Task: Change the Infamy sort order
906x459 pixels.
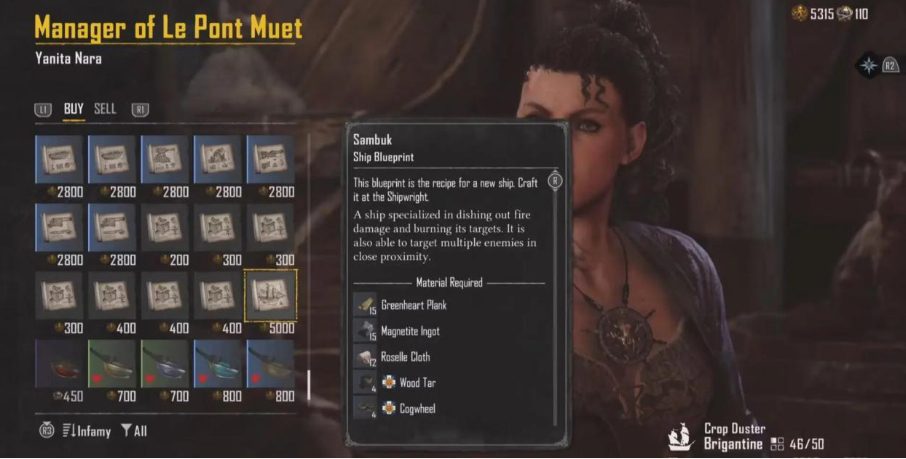Action: pos(85,431)
